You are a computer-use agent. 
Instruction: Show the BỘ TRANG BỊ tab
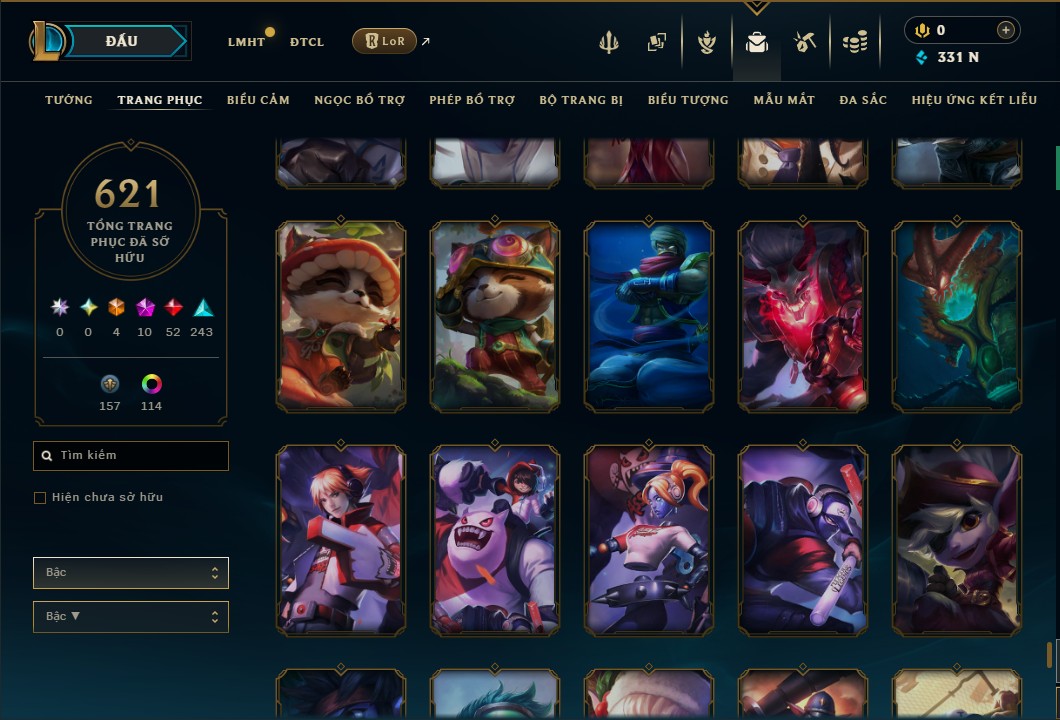click(581, 100)
